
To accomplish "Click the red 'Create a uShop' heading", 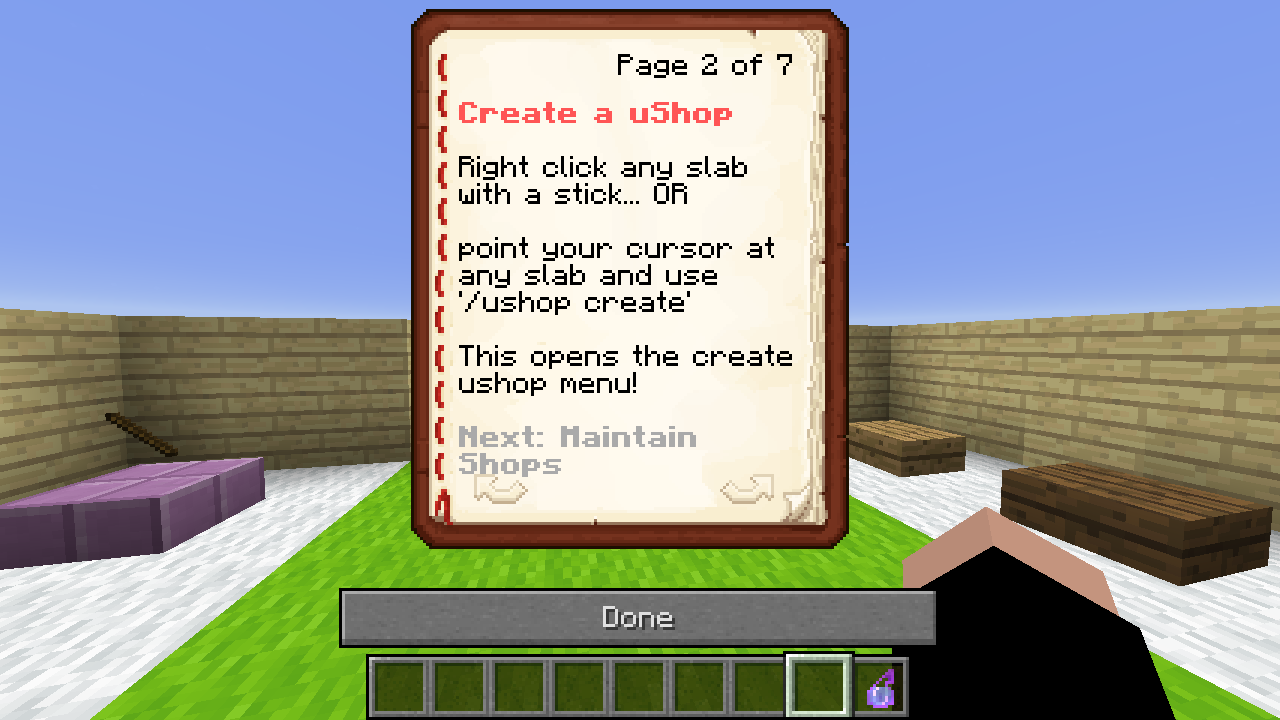I will 597,113.
